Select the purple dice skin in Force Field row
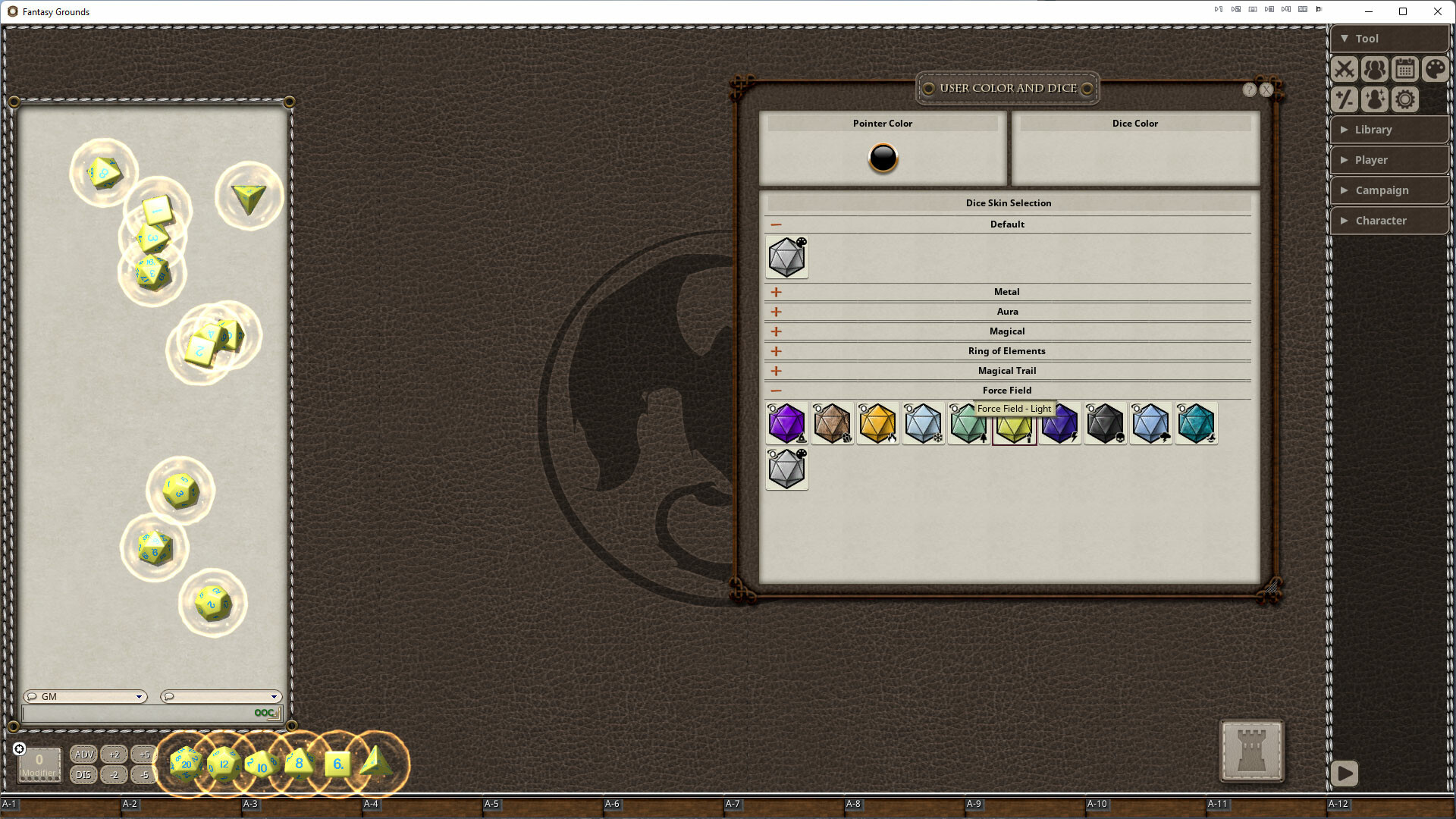The image size is (1456, 819). (x=786, y=424)
